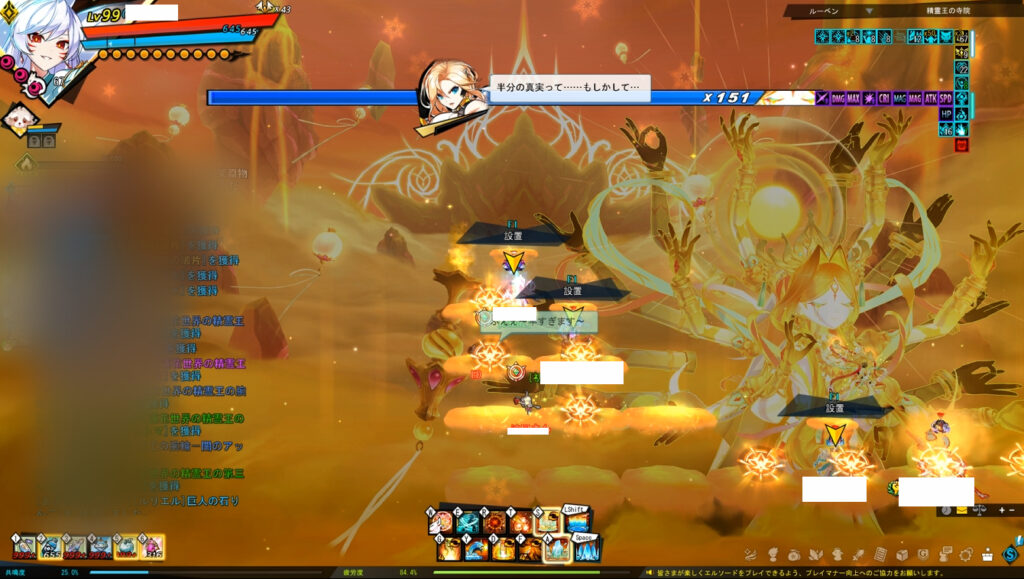Open the quest scroll list icon
Screen dimensions: 1024x579
[x=880, y=554]
